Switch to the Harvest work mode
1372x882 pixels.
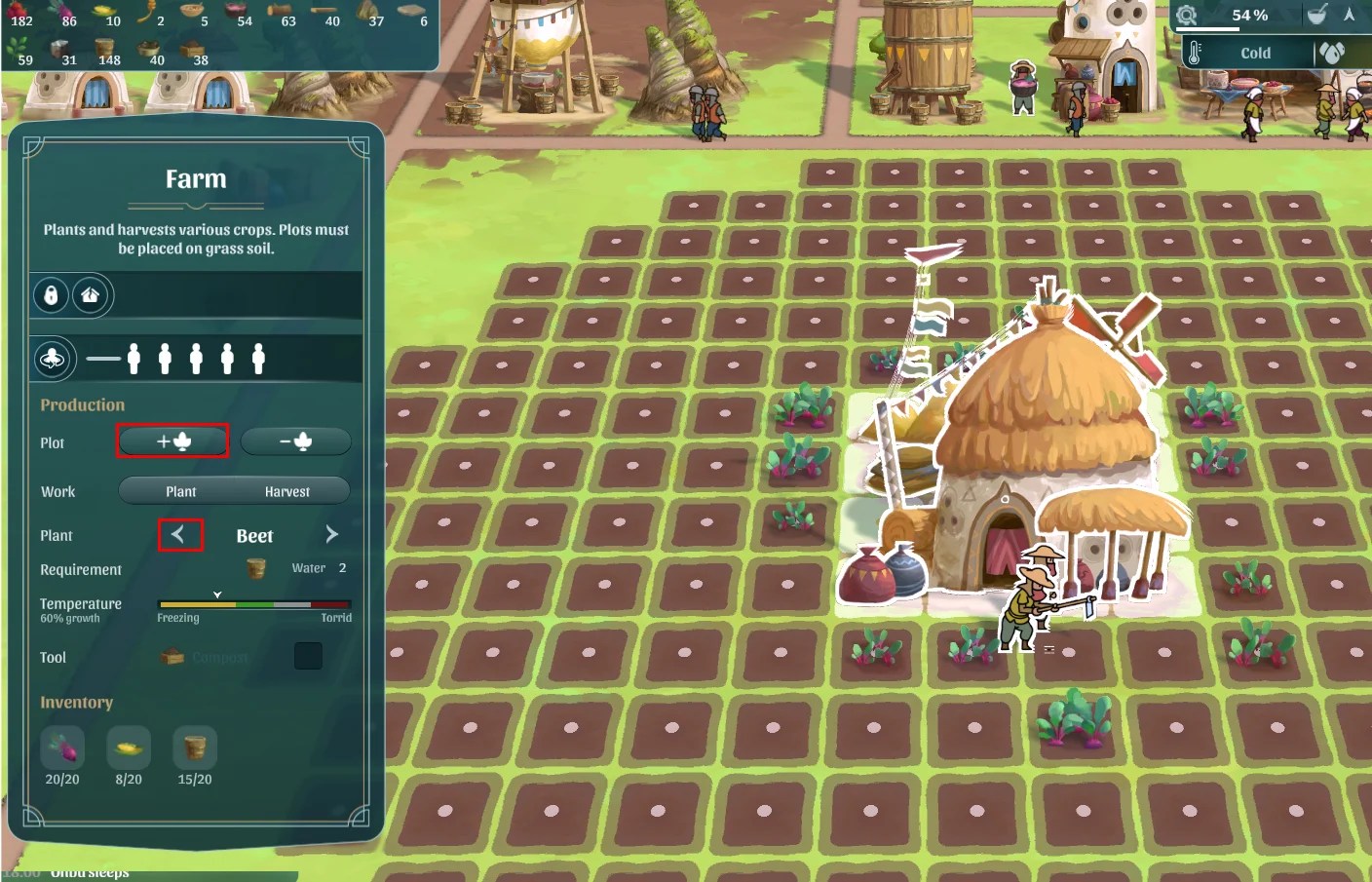click(289, 491)
